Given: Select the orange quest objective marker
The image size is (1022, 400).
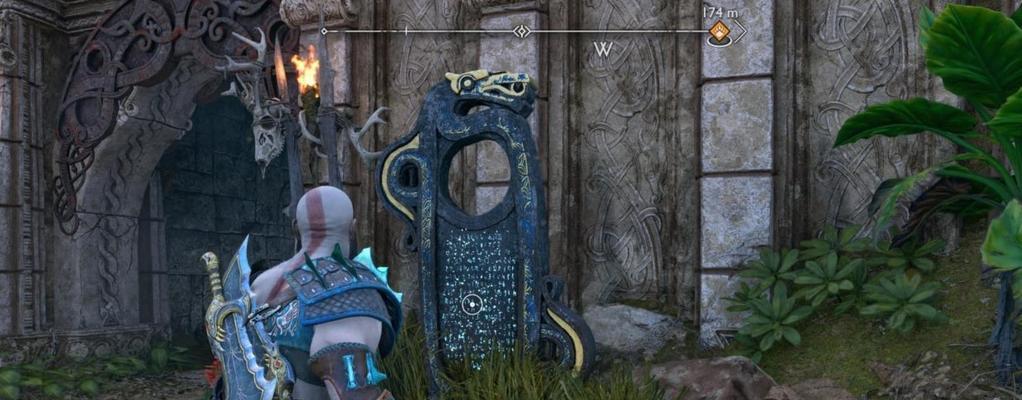Looking at the screenshot, I should coord(718,33).
